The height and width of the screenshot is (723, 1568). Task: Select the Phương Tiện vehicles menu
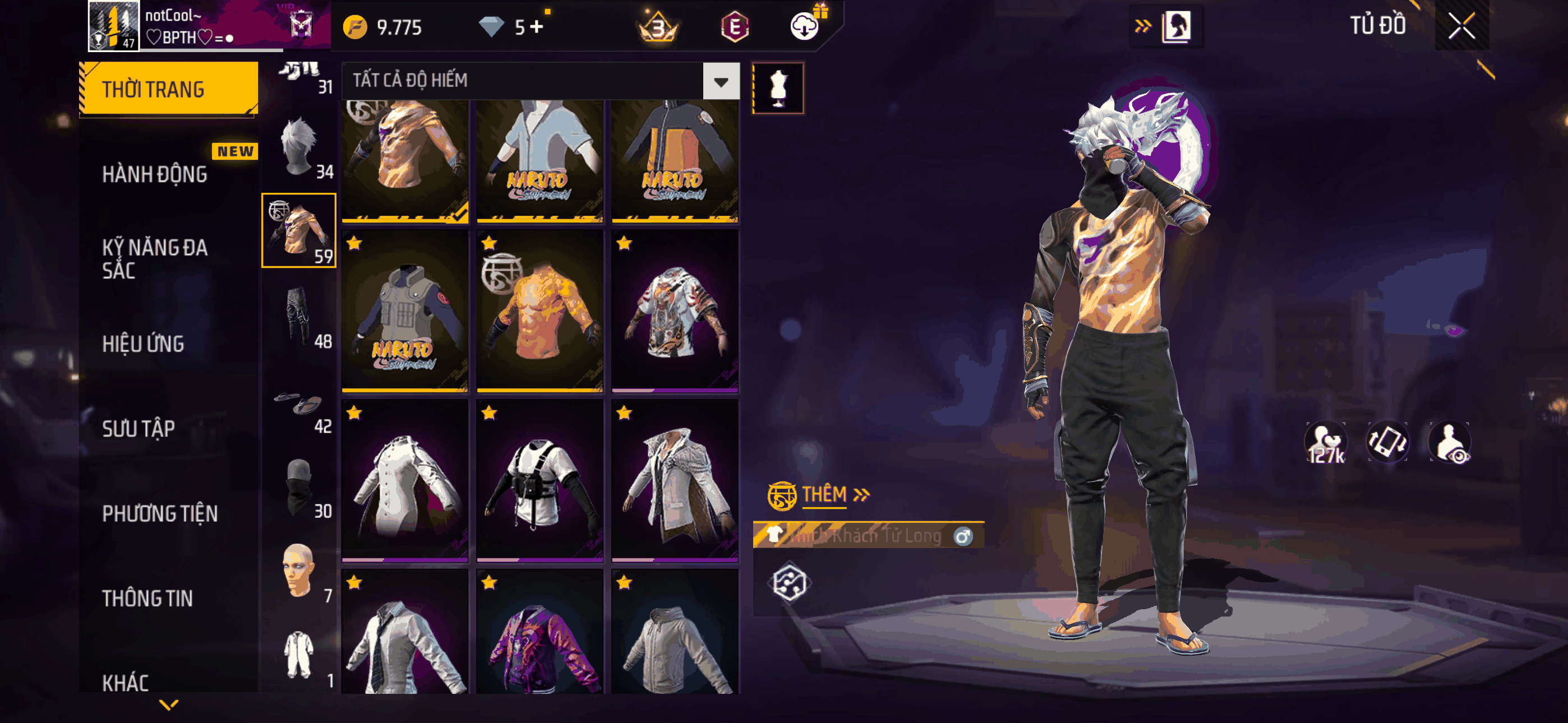159,513
